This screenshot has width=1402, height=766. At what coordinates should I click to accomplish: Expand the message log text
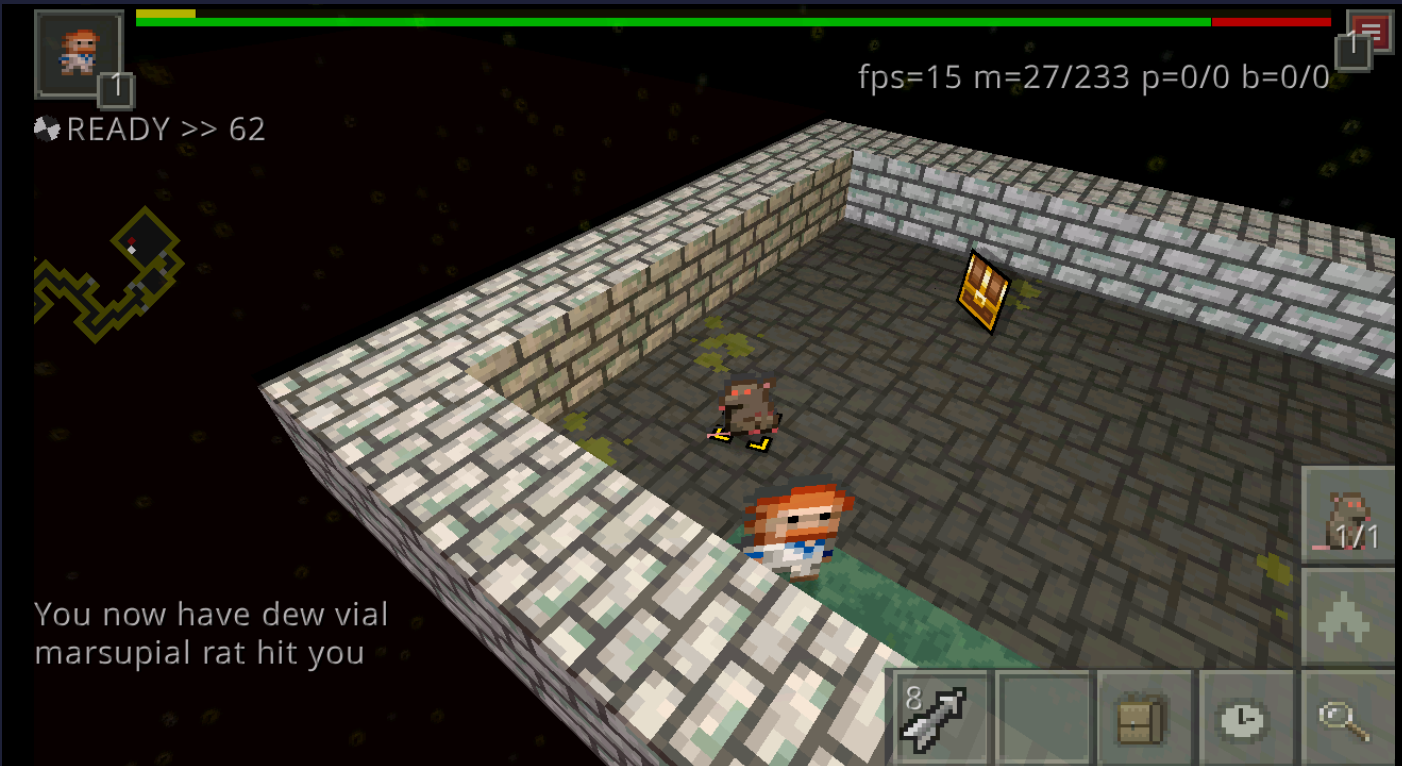tap(210, 630)
